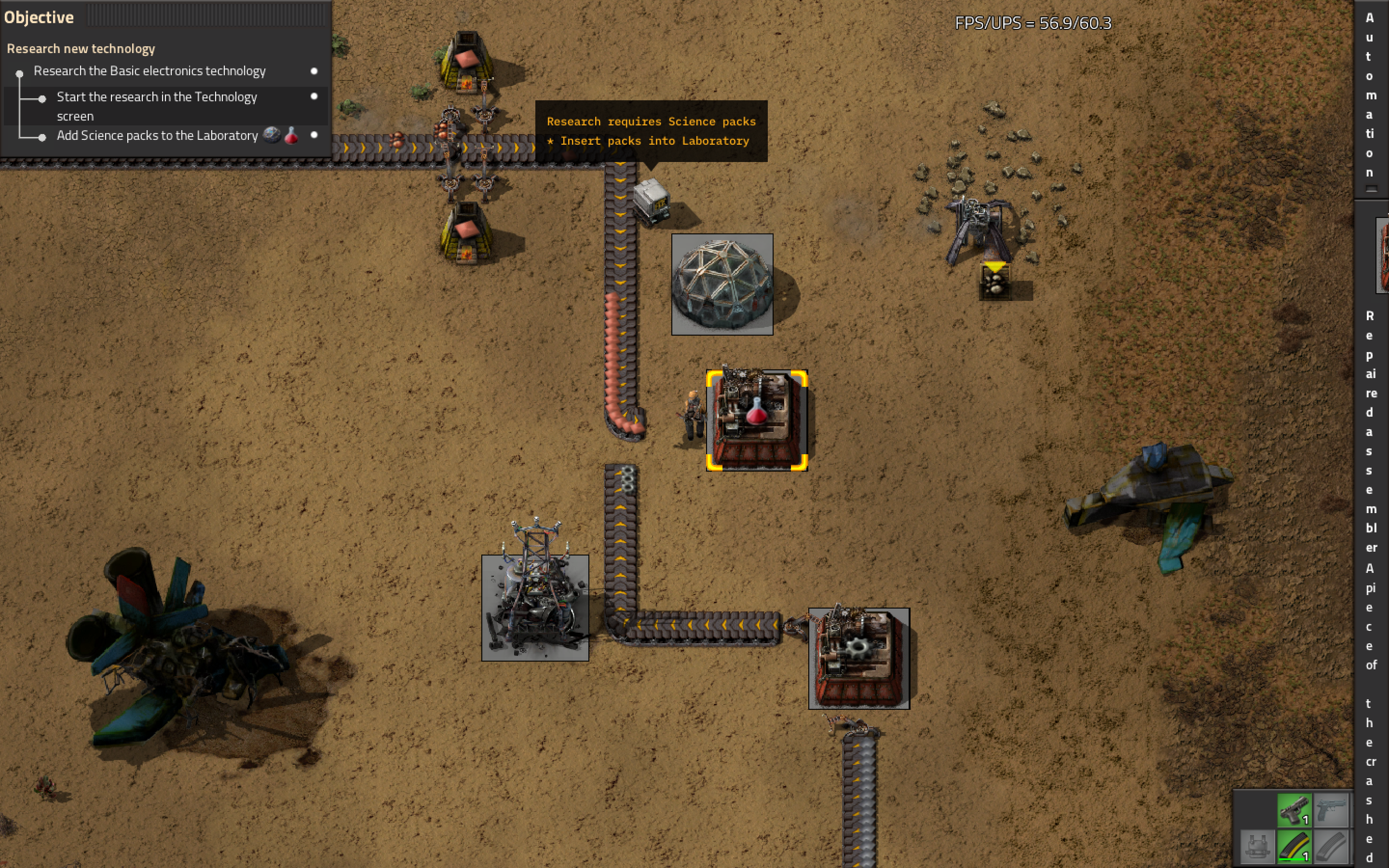Select the Basic electronics research objective
The width and height of the screenshot is (1389, 868).
[149, 71]
